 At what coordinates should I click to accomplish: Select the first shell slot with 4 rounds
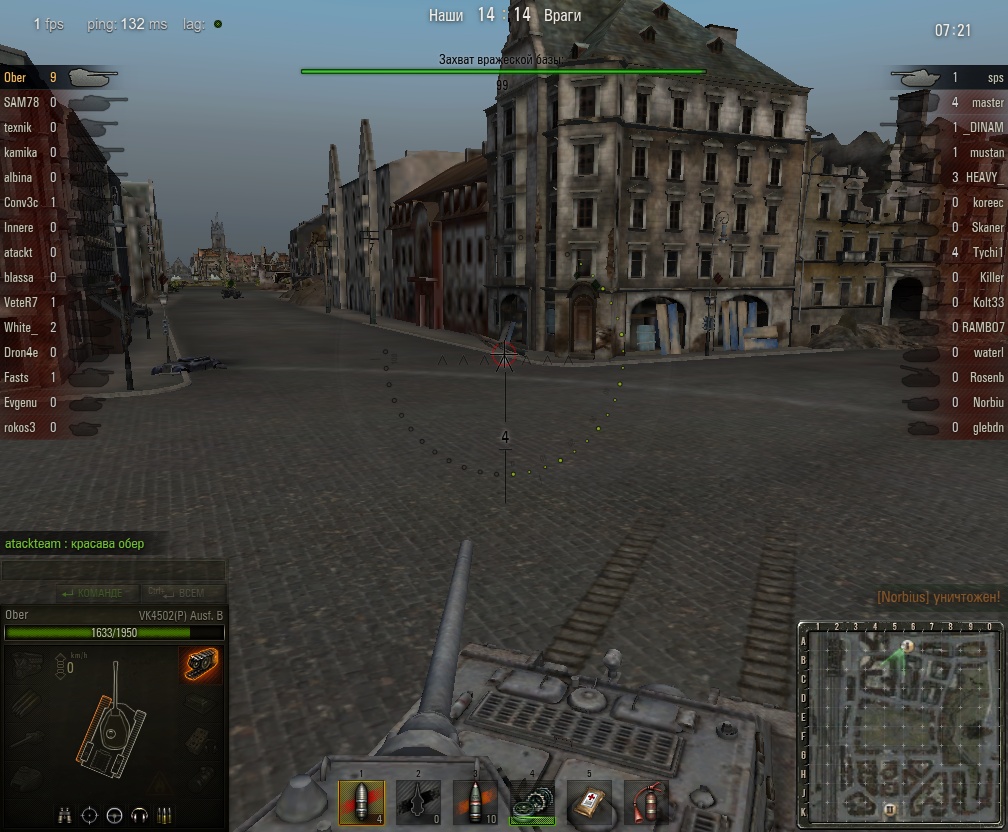click(x=361, y=802)
